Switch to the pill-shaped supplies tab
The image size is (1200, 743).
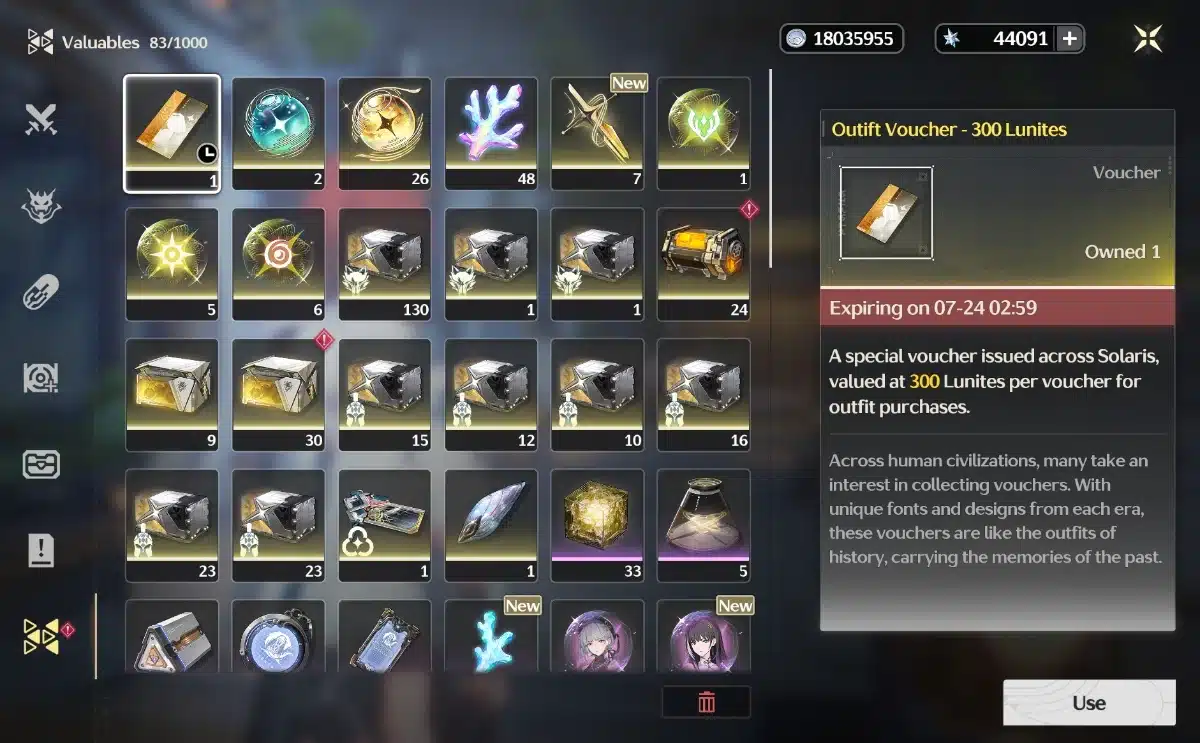42,293
